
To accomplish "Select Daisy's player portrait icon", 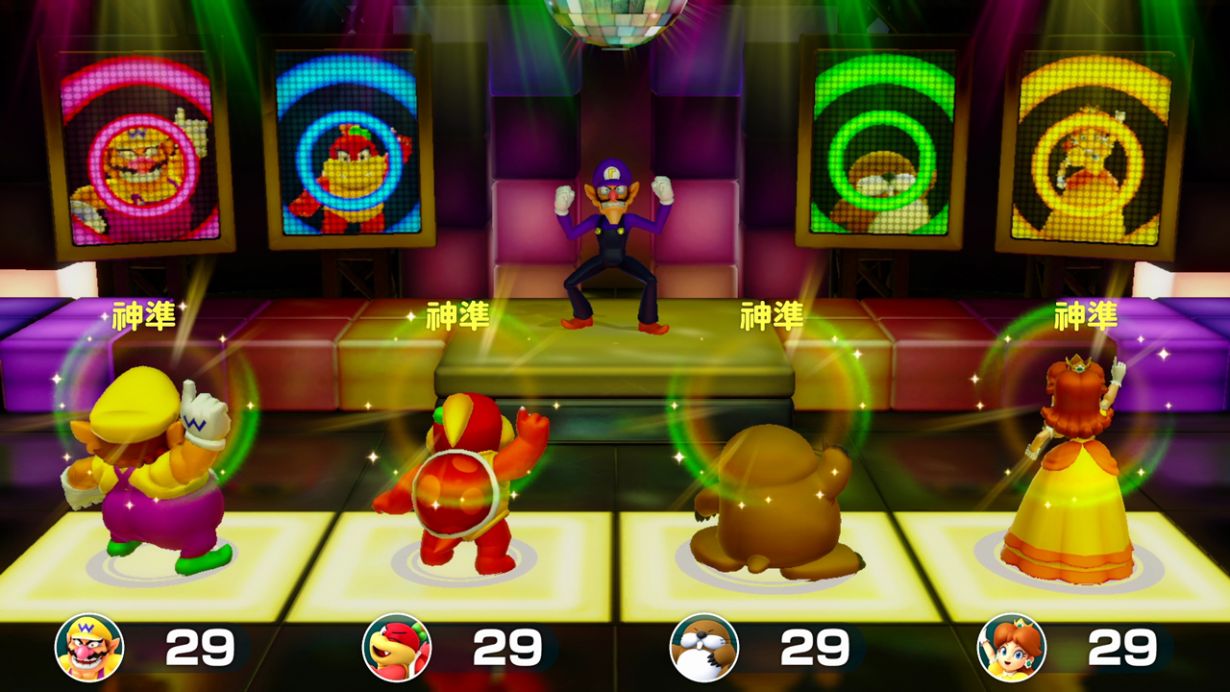I will 1011,647.
